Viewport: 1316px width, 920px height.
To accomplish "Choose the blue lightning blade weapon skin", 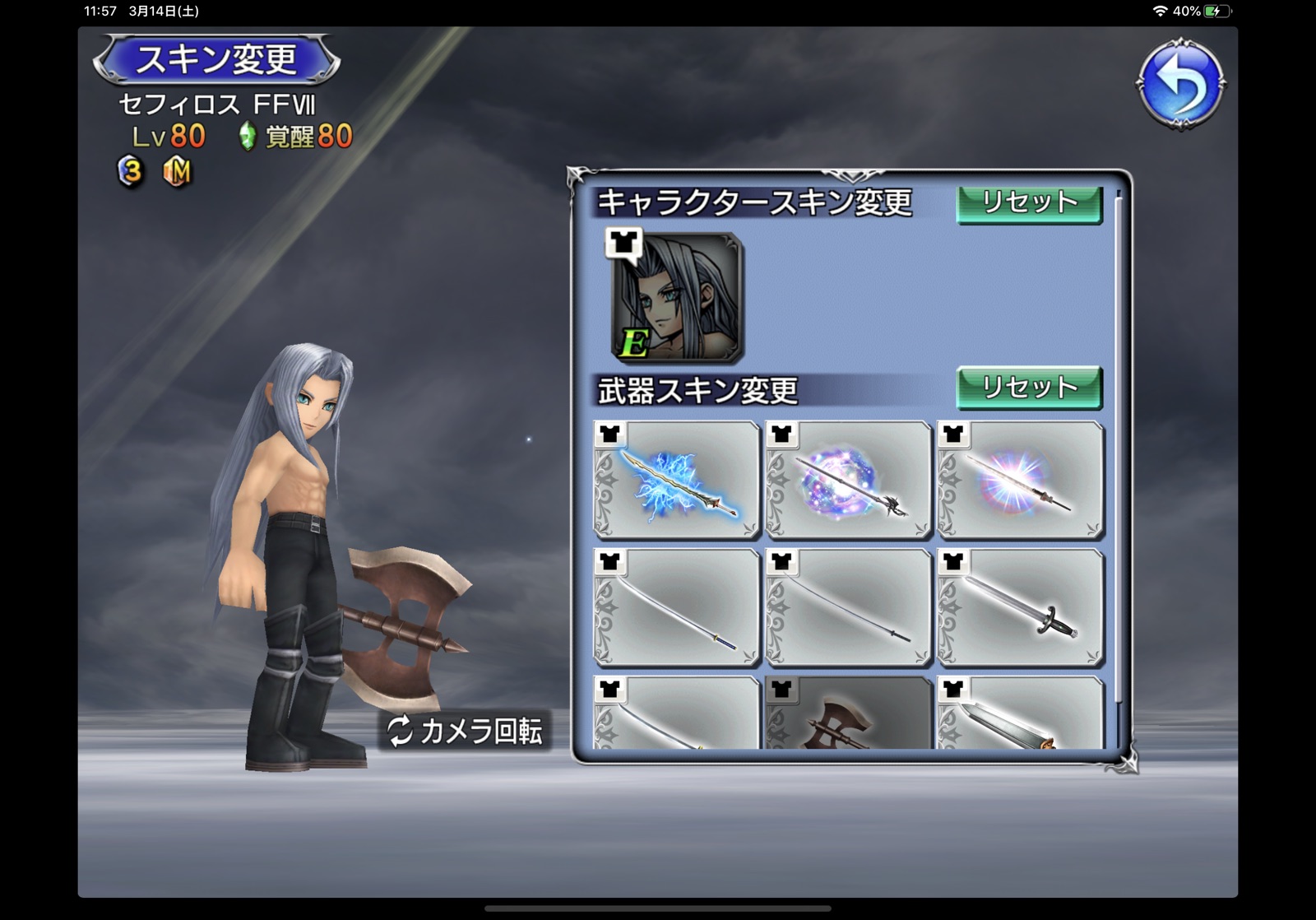I will click(x=677, y=481).
